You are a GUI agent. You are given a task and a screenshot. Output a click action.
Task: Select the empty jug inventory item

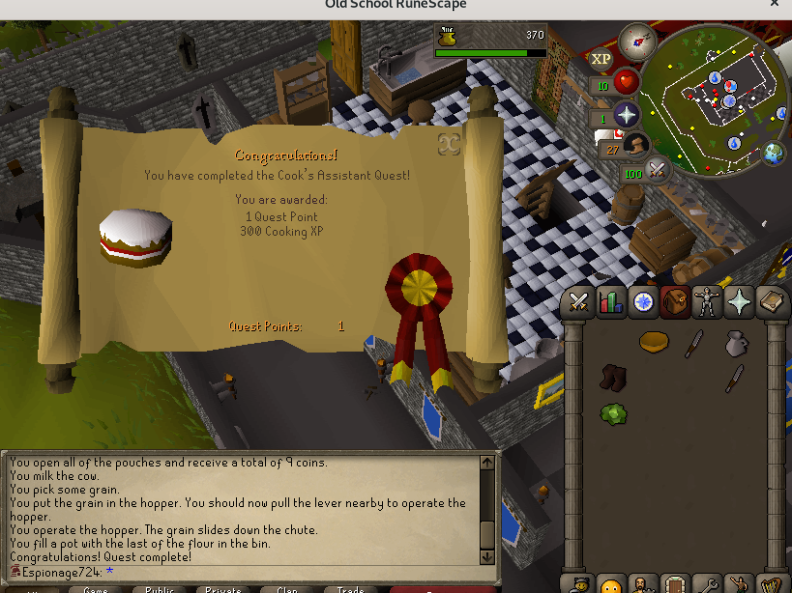pyautogui.click(x=735, y=343)
